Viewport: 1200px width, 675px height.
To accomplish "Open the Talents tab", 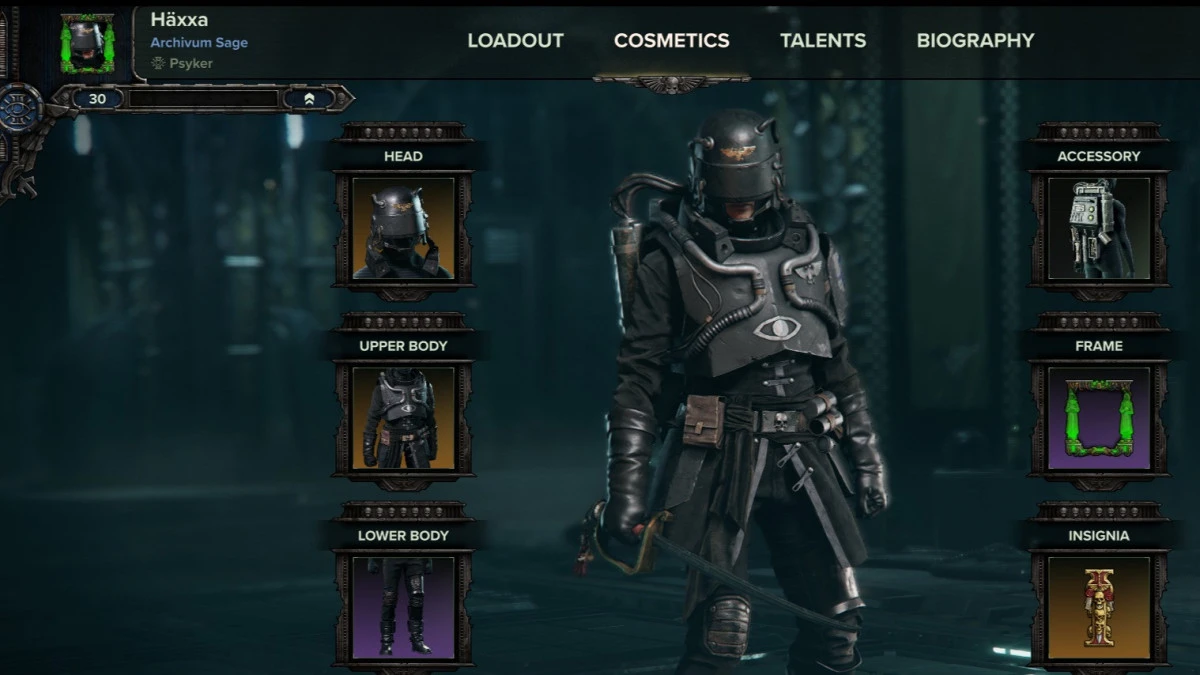I will [x=823, y=41].
